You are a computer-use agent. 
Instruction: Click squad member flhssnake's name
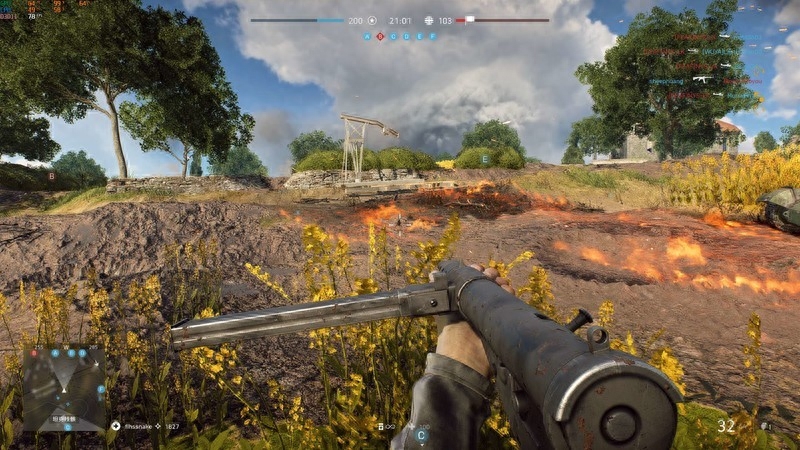139,426
